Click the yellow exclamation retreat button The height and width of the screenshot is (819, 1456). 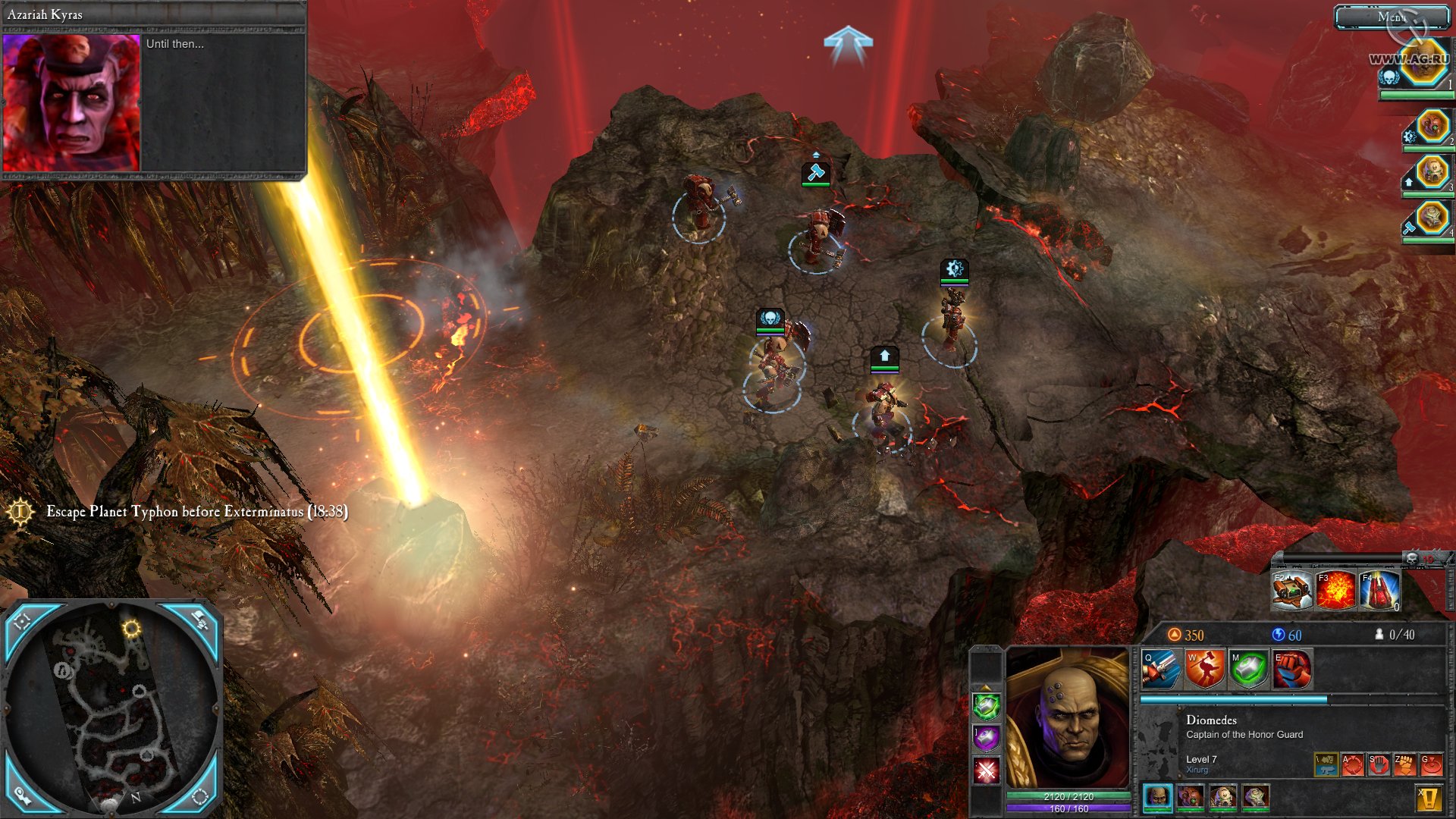tap(1429, 798)
